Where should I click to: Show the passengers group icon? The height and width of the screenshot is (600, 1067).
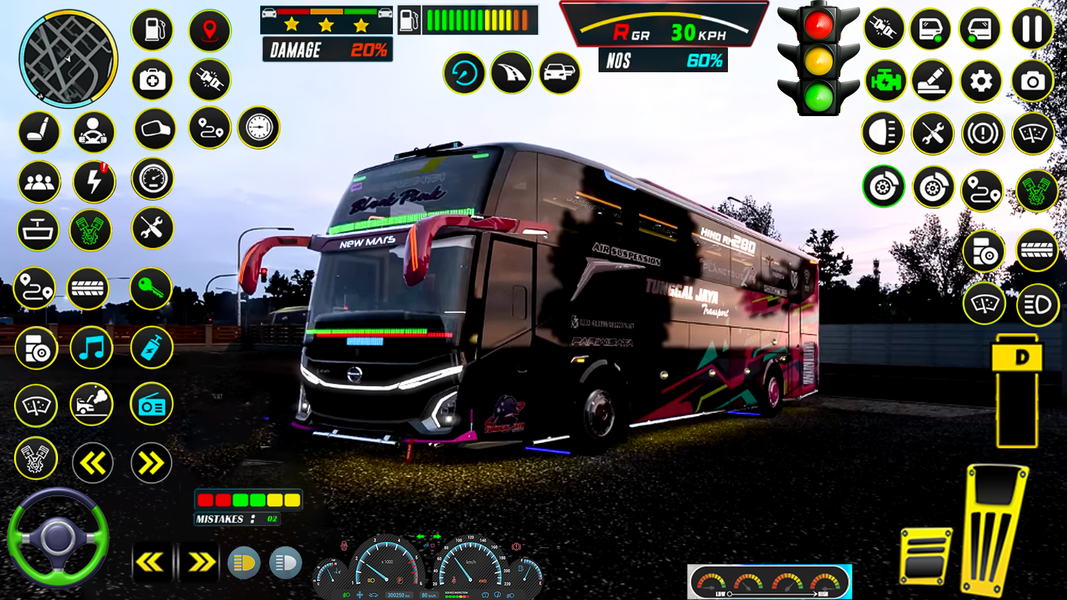coord(39,181)
